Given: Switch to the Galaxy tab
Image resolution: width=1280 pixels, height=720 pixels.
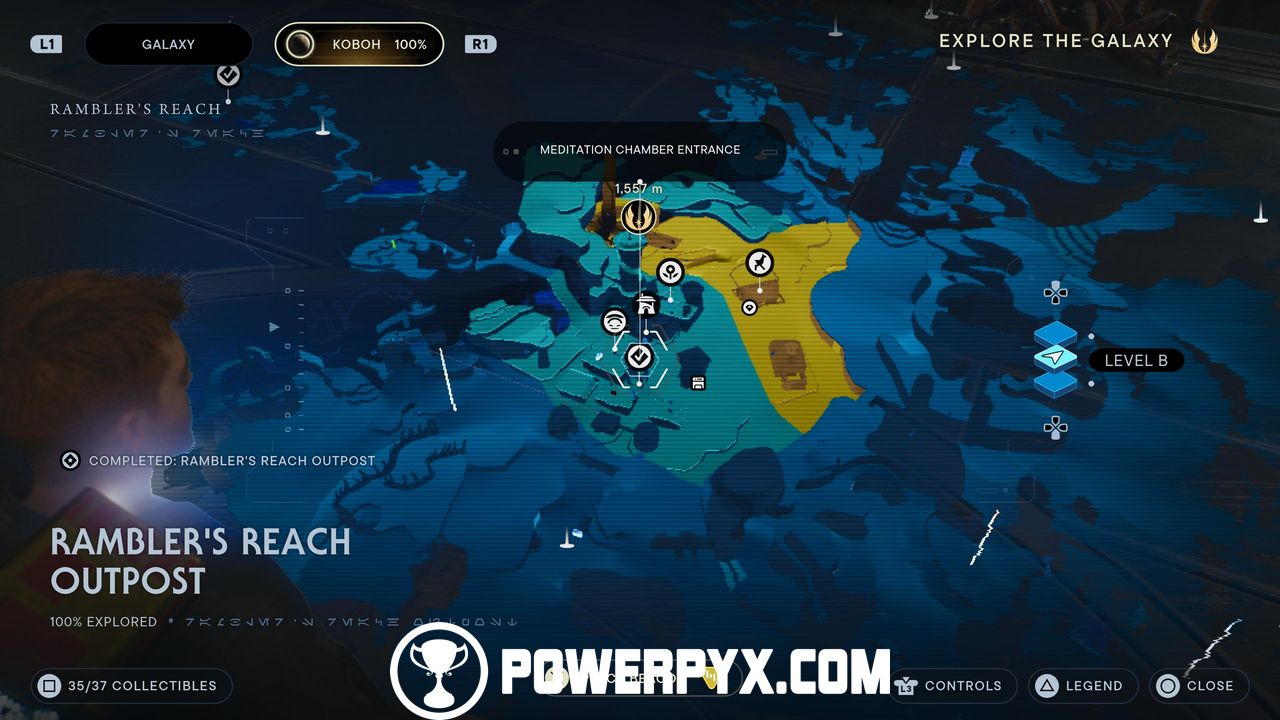Looking at the screenshot, I should pyautogui.click(x=168, y=44).
